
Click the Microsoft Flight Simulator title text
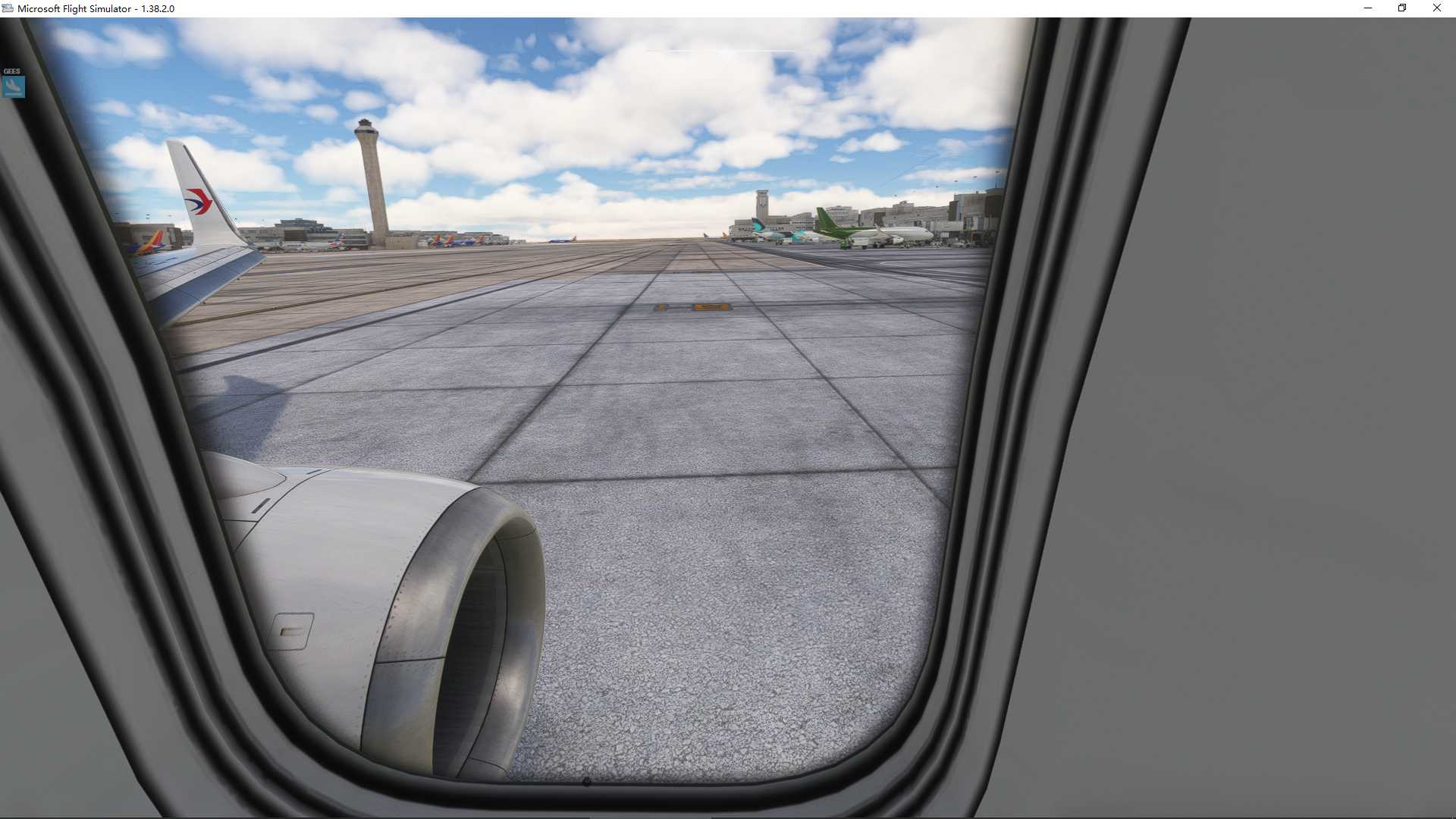(72, 8)
